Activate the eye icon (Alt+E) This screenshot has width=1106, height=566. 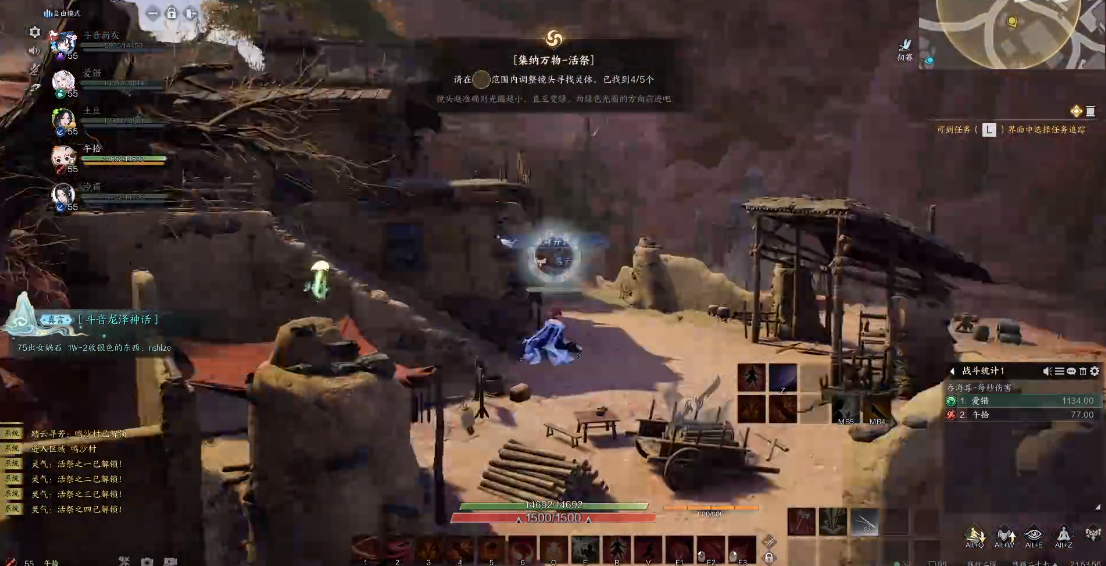tap(1035, 535)
